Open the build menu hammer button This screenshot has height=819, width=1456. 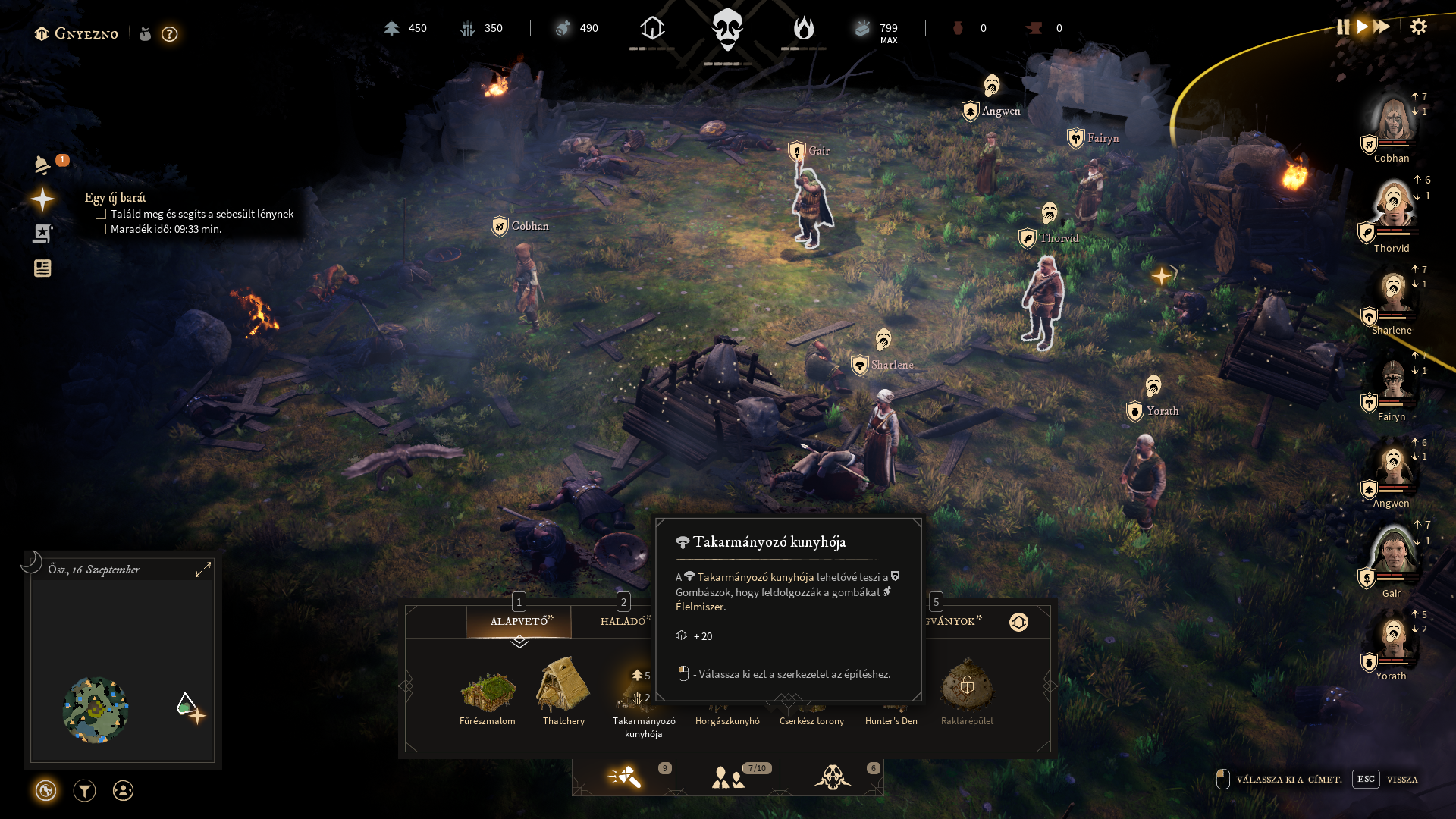(624, 777)
